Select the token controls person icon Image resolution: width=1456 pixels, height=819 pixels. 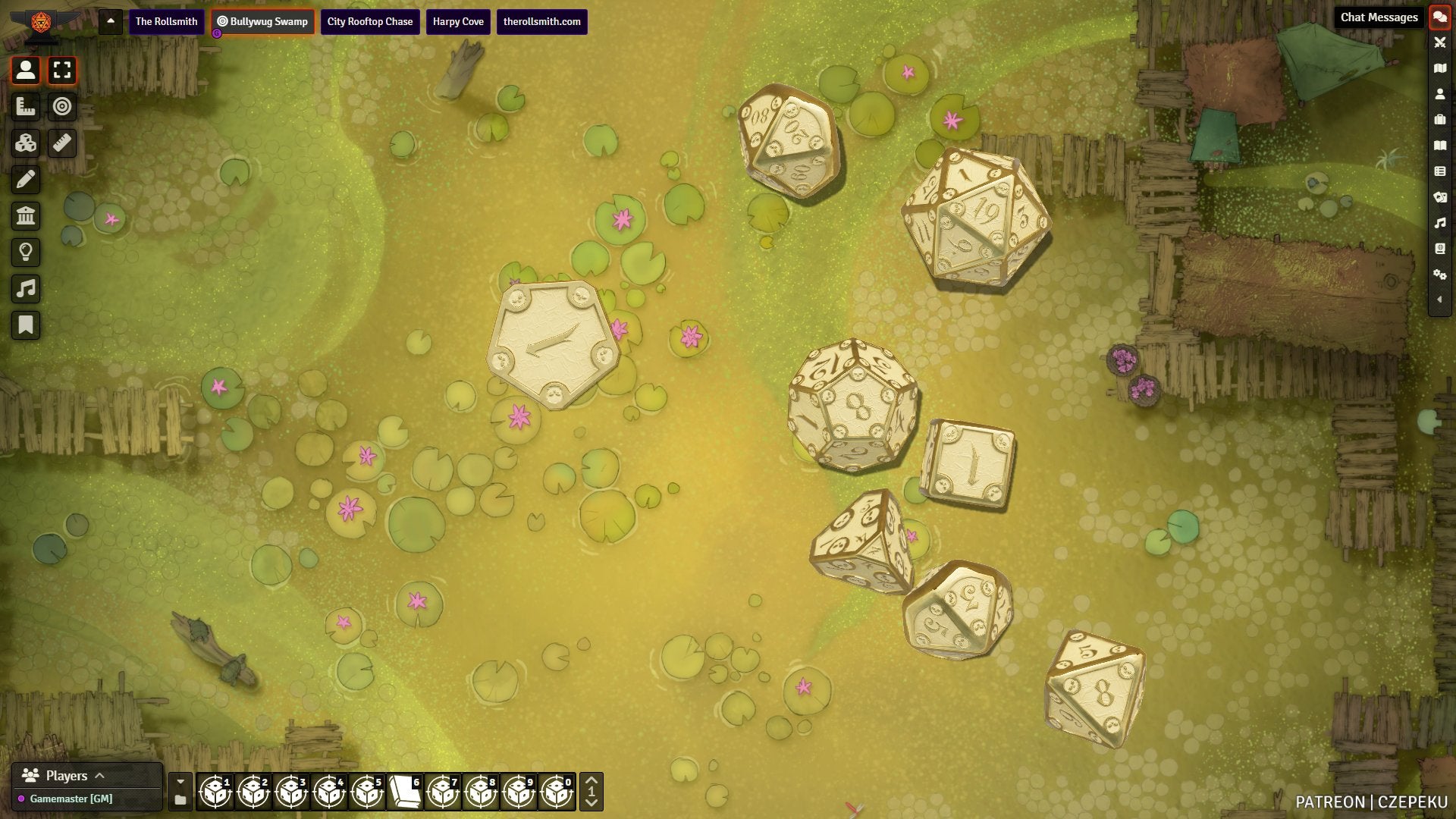(26, 71)
